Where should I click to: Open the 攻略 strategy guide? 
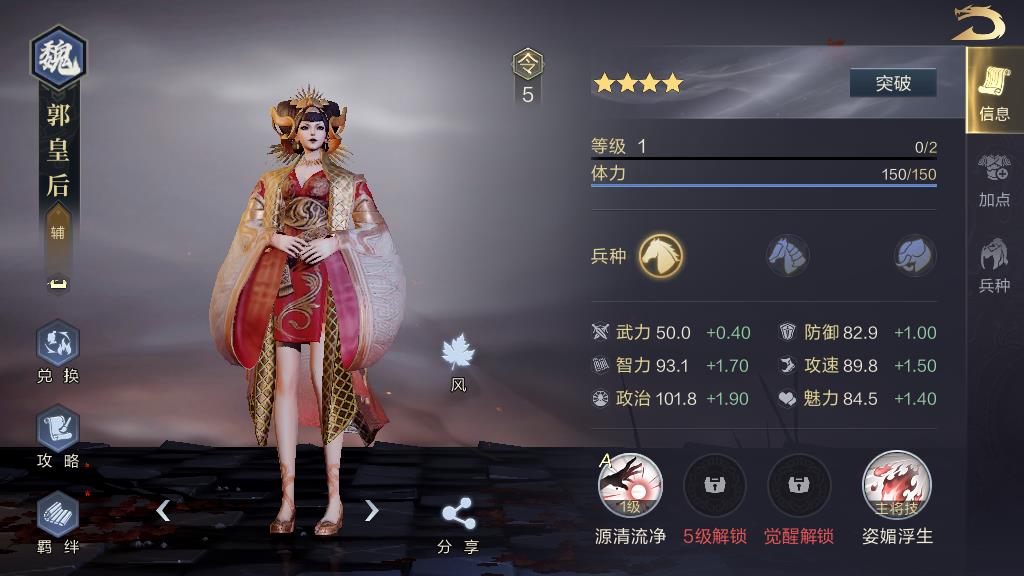tap(58, 437)
